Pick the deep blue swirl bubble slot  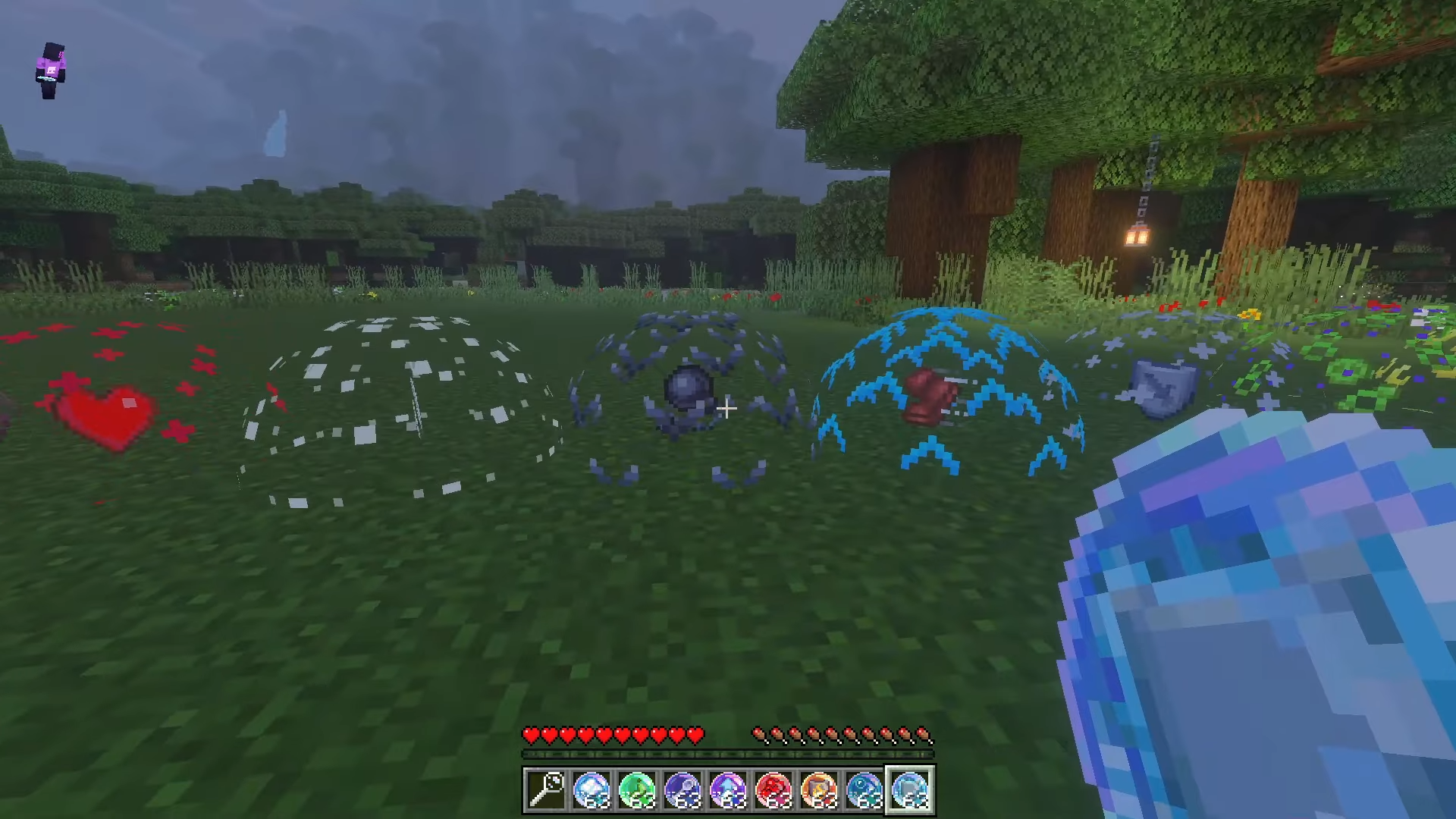point(864,790)
